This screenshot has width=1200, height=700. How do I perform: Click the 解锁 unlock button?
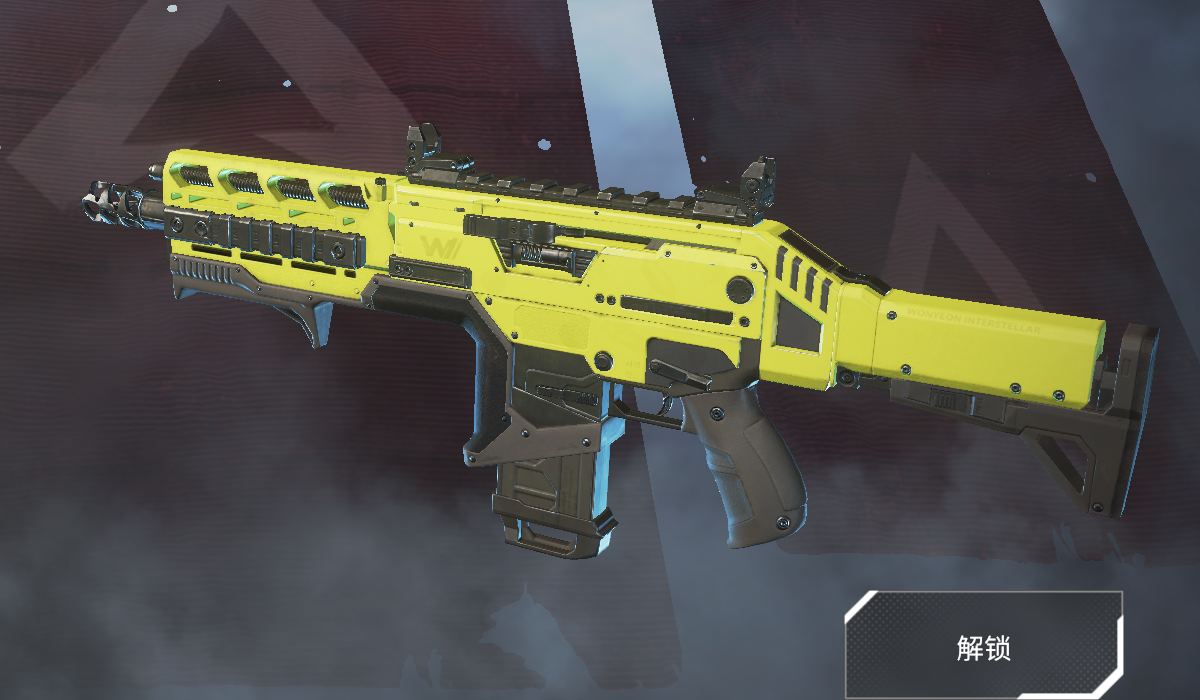point(984,646)
